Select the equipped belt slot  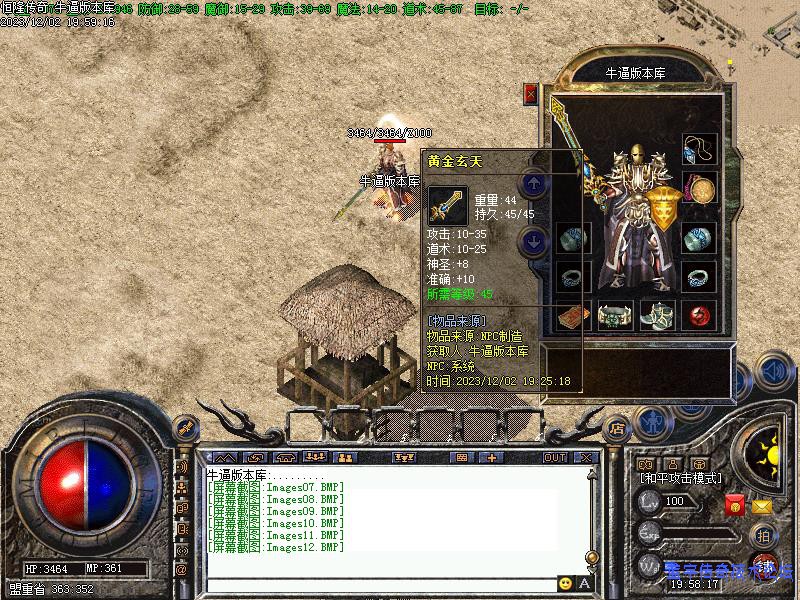616,316
